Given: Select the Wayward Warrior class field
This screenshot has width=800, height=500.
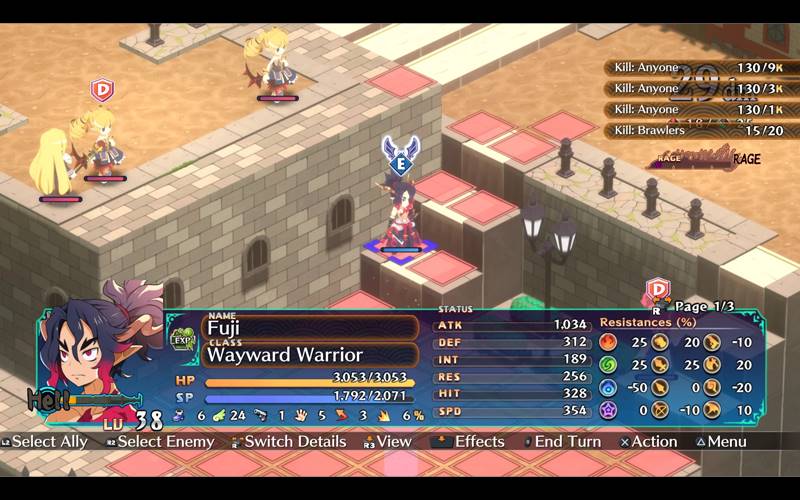Looking at the screenshot, I should [x=311, y=355].
